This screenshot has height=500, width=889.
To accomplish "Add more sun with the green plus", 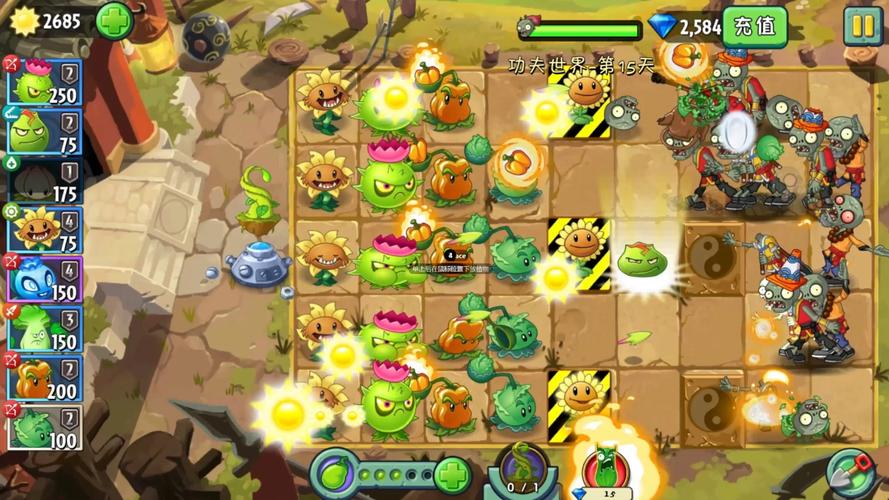I will click(113, 20).
